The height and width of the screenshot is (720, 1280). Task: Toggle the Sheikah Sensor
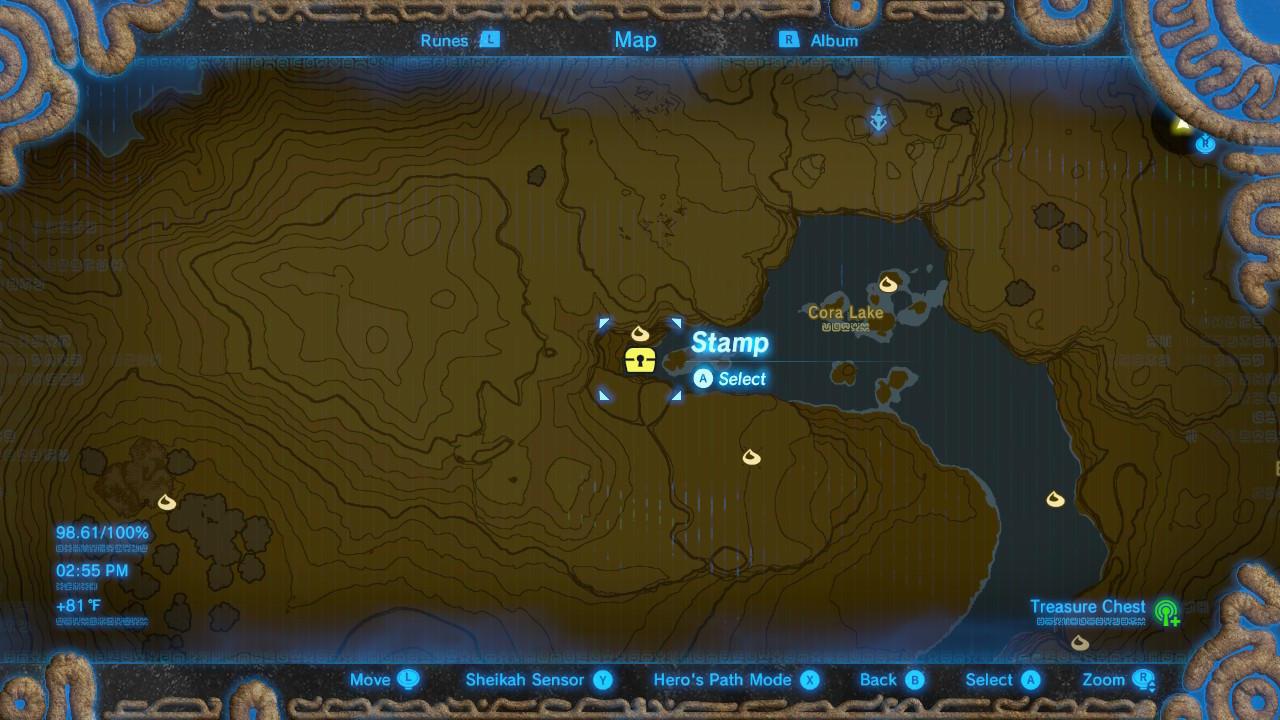[525, 679]
